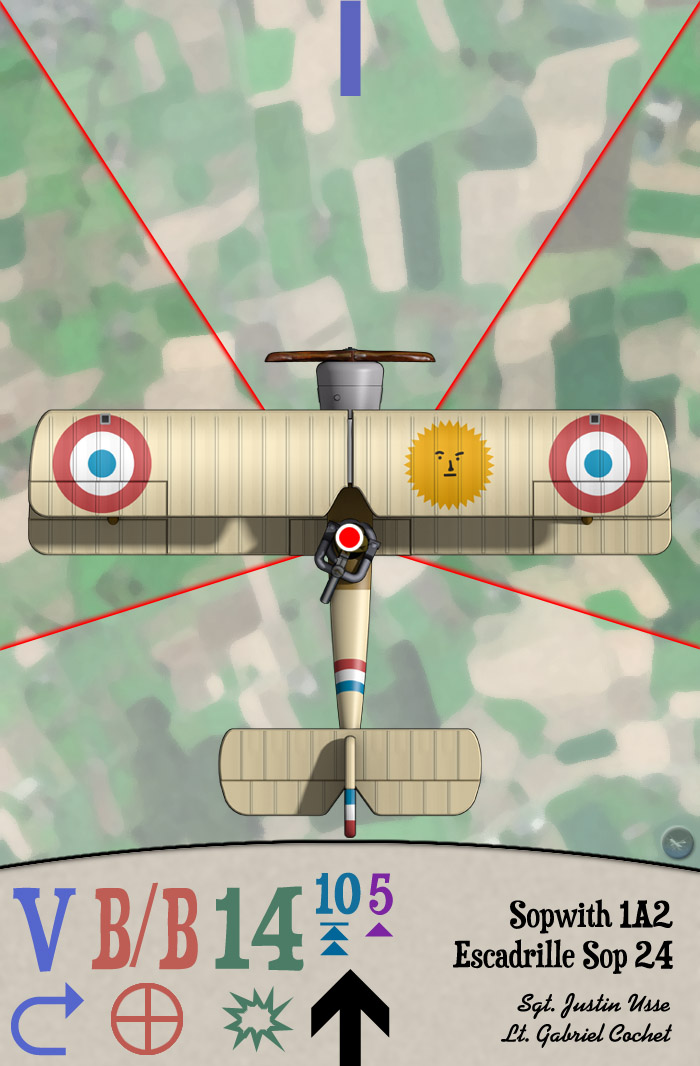Click the small round airplane badge
The width and height of the screenshot is (700, 1066).
[x=677, y=842]
